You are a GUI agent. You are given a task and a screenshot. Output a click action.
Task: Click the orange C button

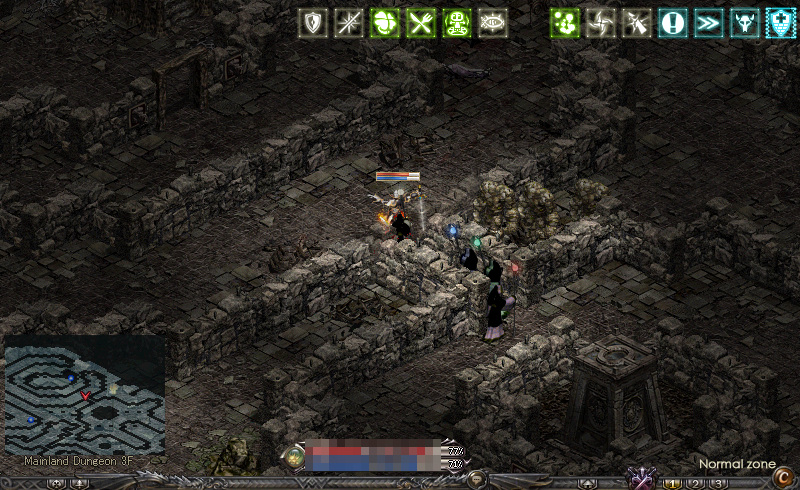tap(783, 477)
